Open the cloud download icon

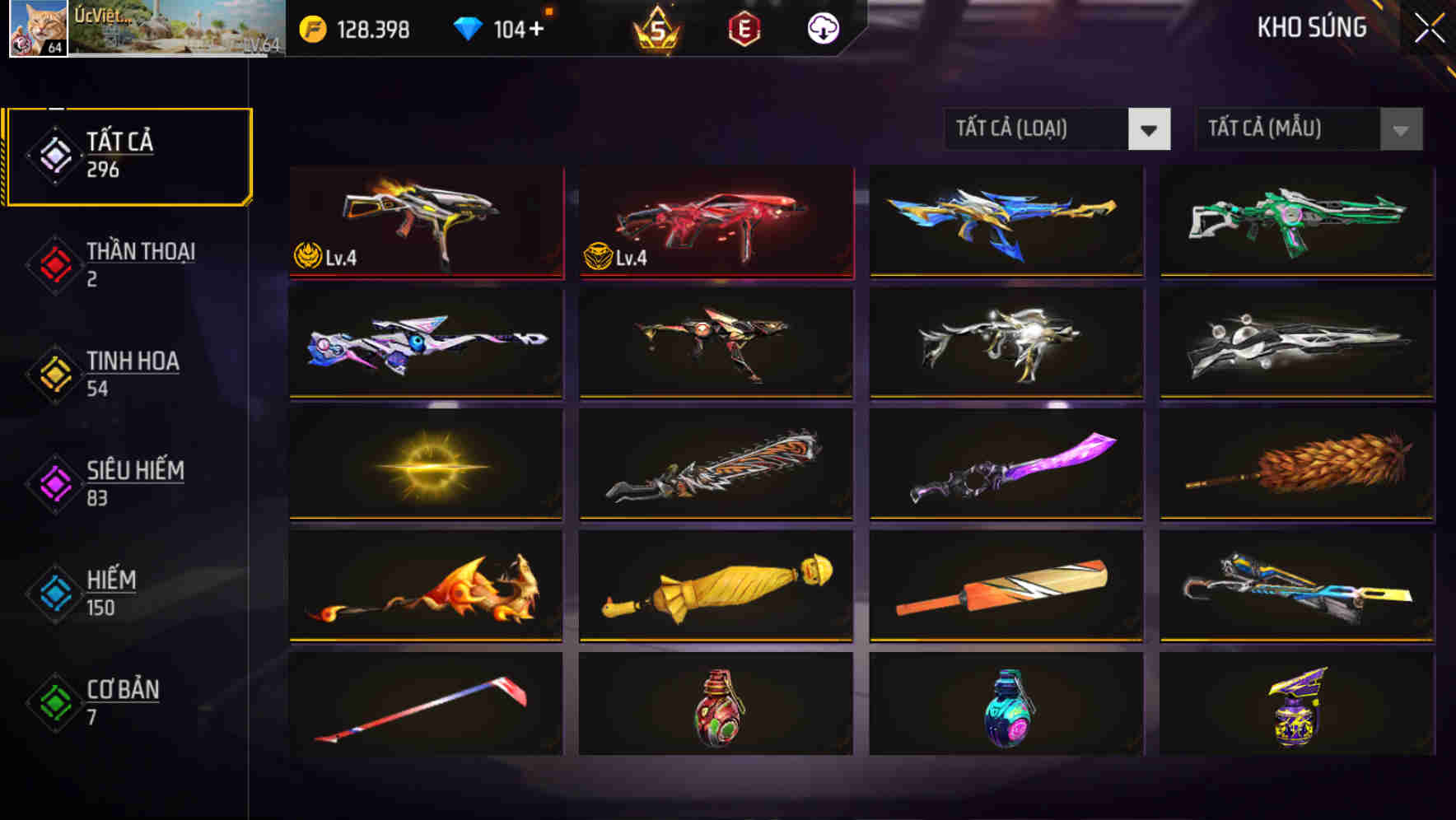tap(822, 30)
